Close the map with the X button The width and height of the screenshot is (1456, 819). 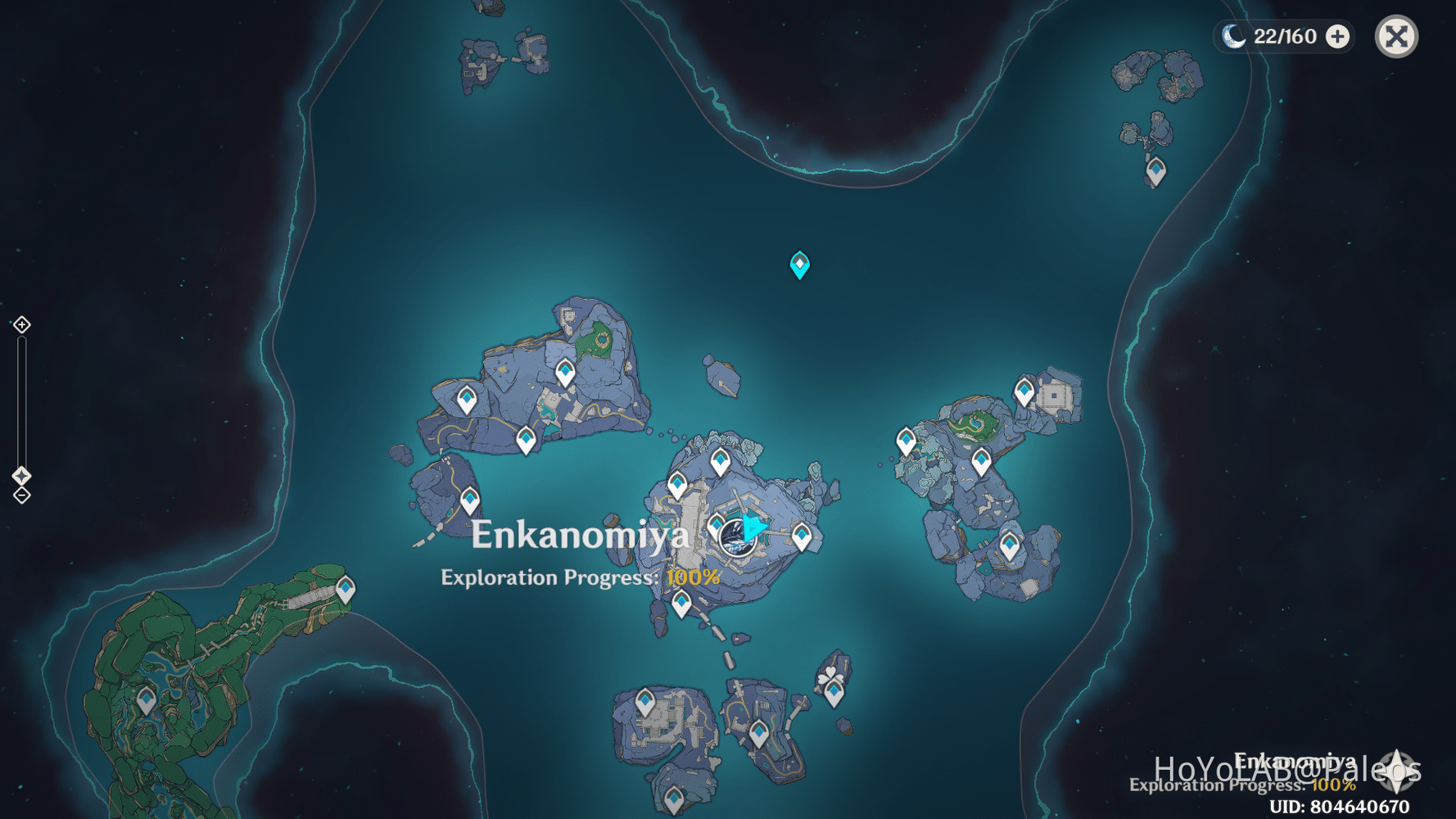(1395, 36)
